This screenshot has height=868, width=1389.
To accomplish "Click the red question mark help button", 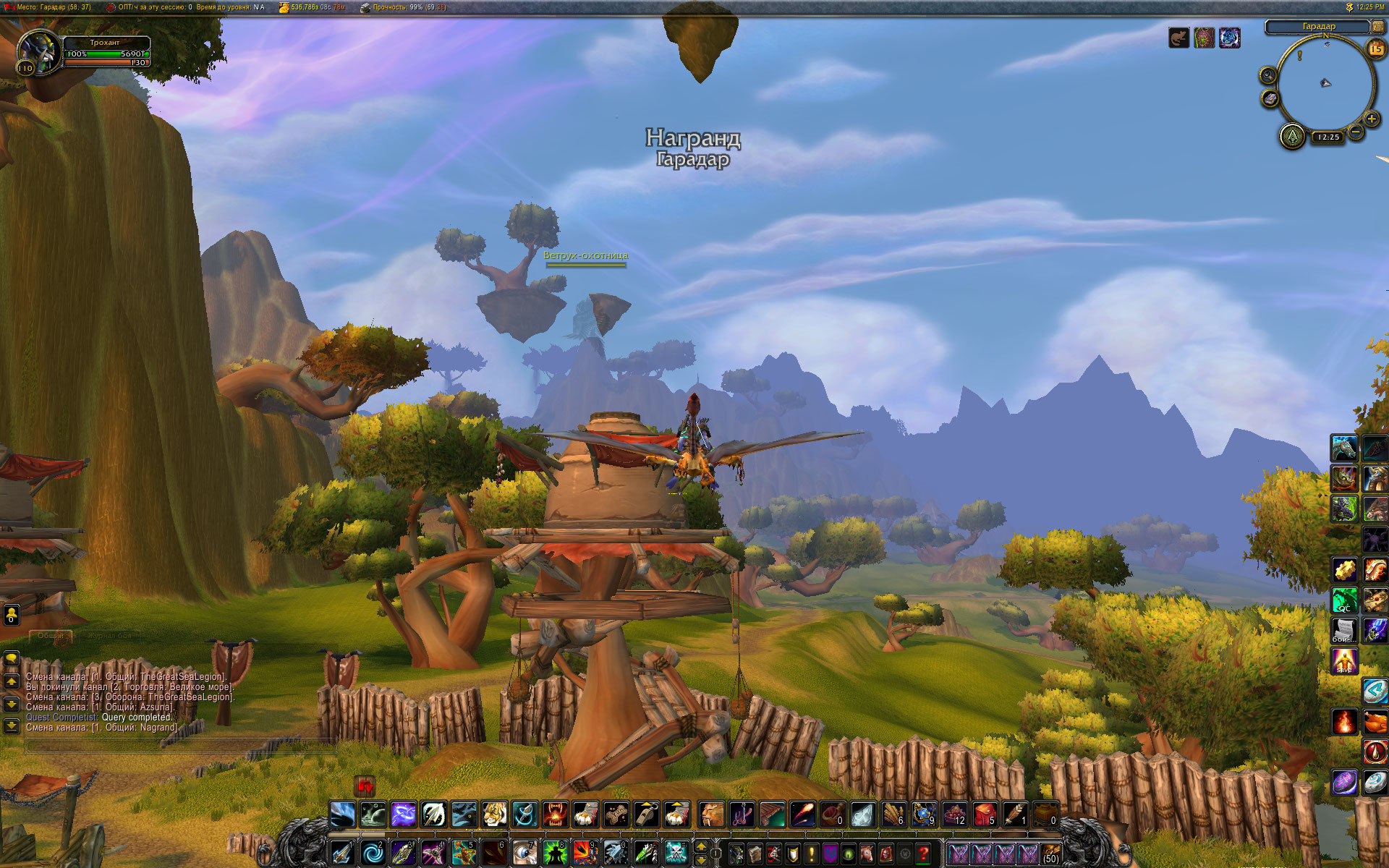I will click(922, 854).
